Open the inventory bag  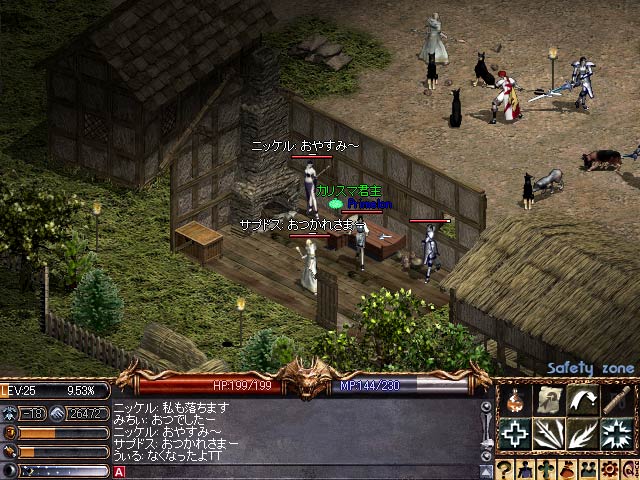click(x=565, y=470)
